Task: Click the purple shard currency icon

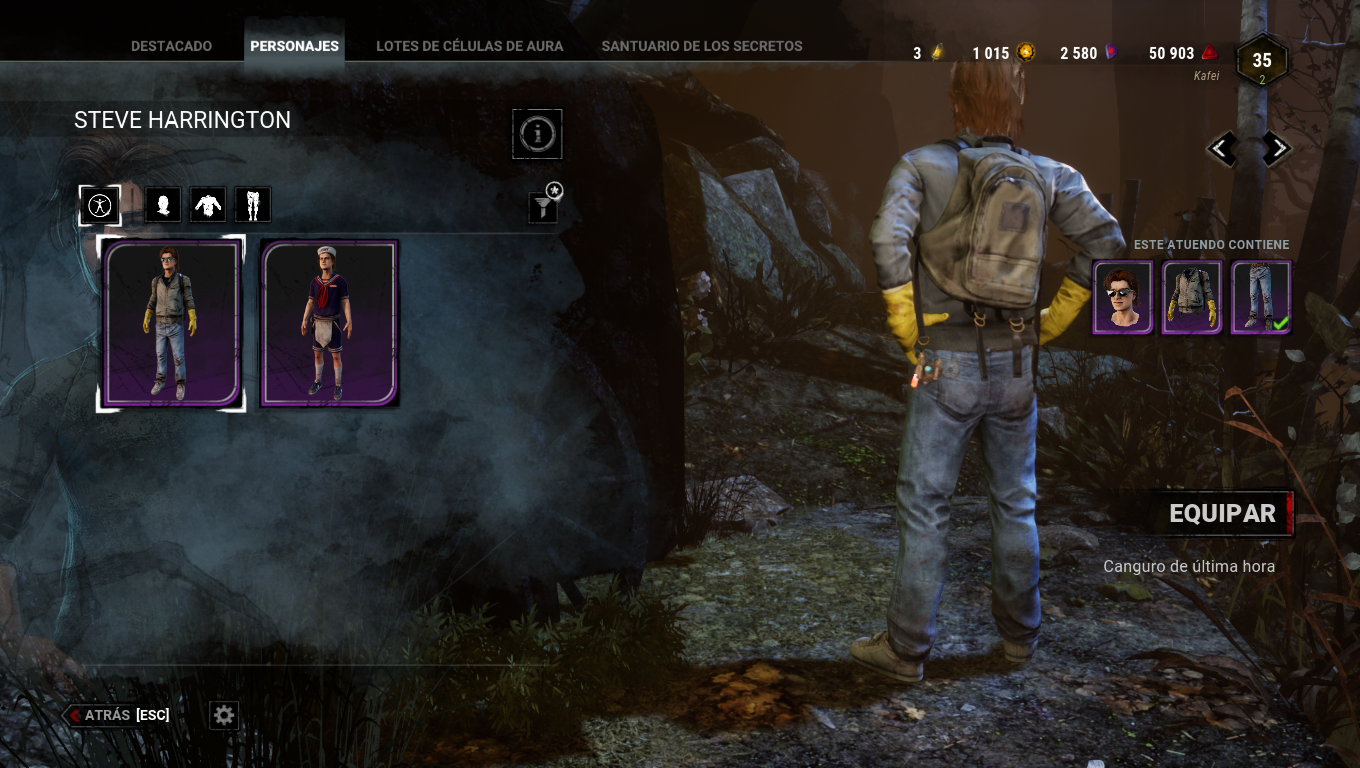Action: tap(1109, 53)
